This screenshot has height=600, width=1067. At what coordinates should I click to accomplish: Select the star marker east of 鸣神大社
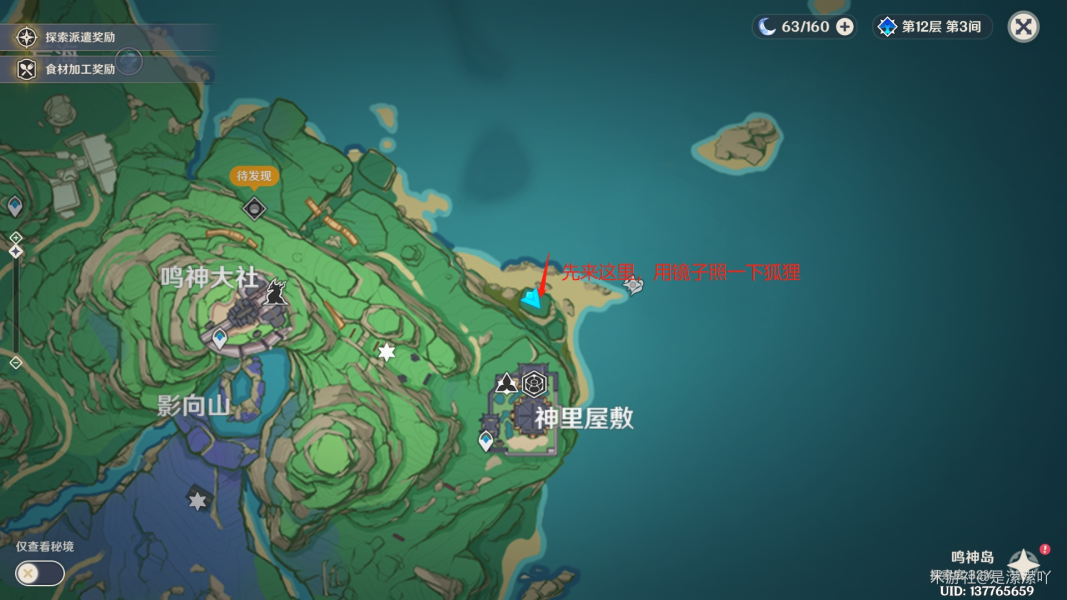click(x=386, y=352)
